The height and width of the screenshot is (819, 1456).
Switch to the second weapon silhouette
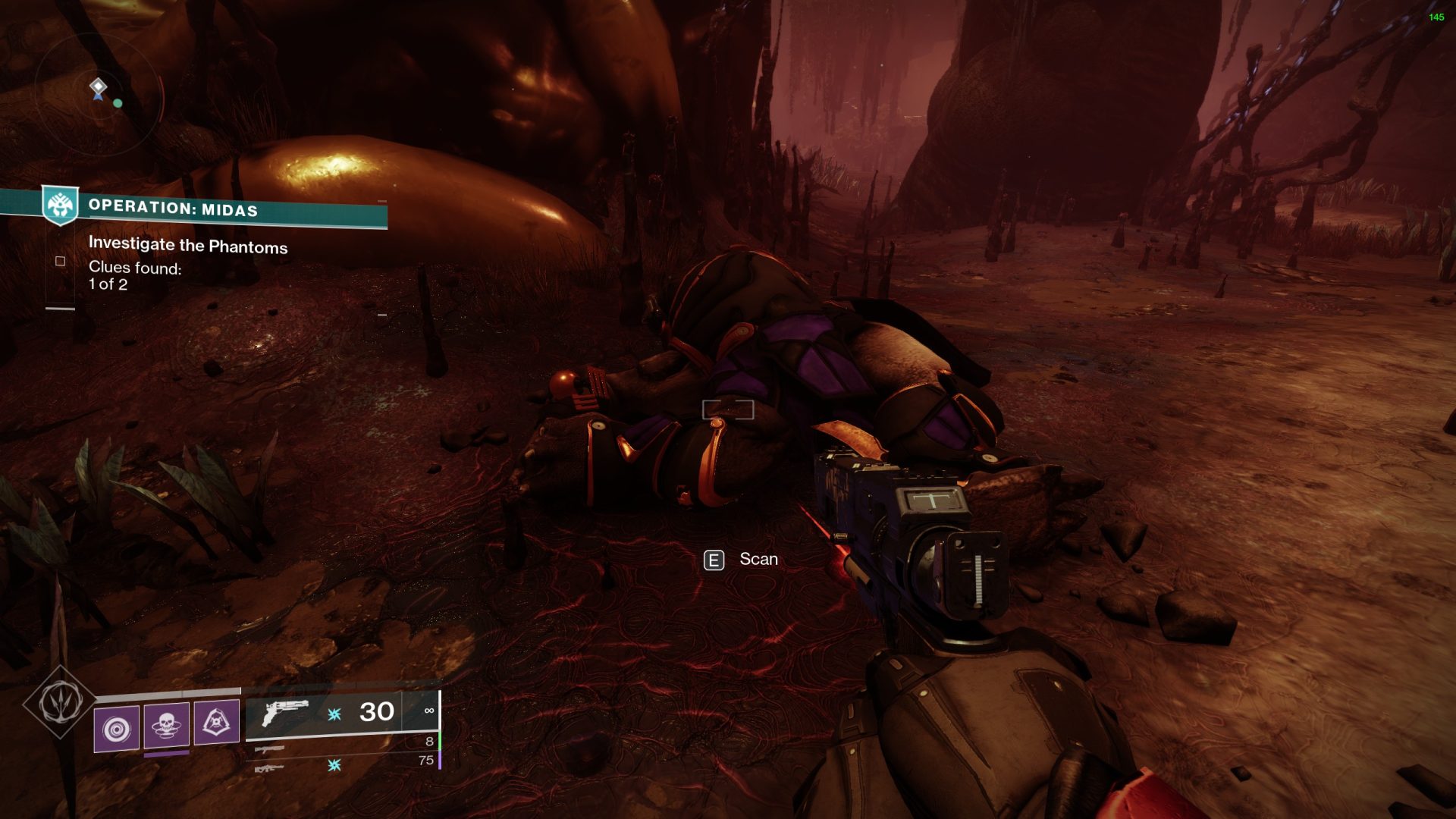click(x=269, y=749)
